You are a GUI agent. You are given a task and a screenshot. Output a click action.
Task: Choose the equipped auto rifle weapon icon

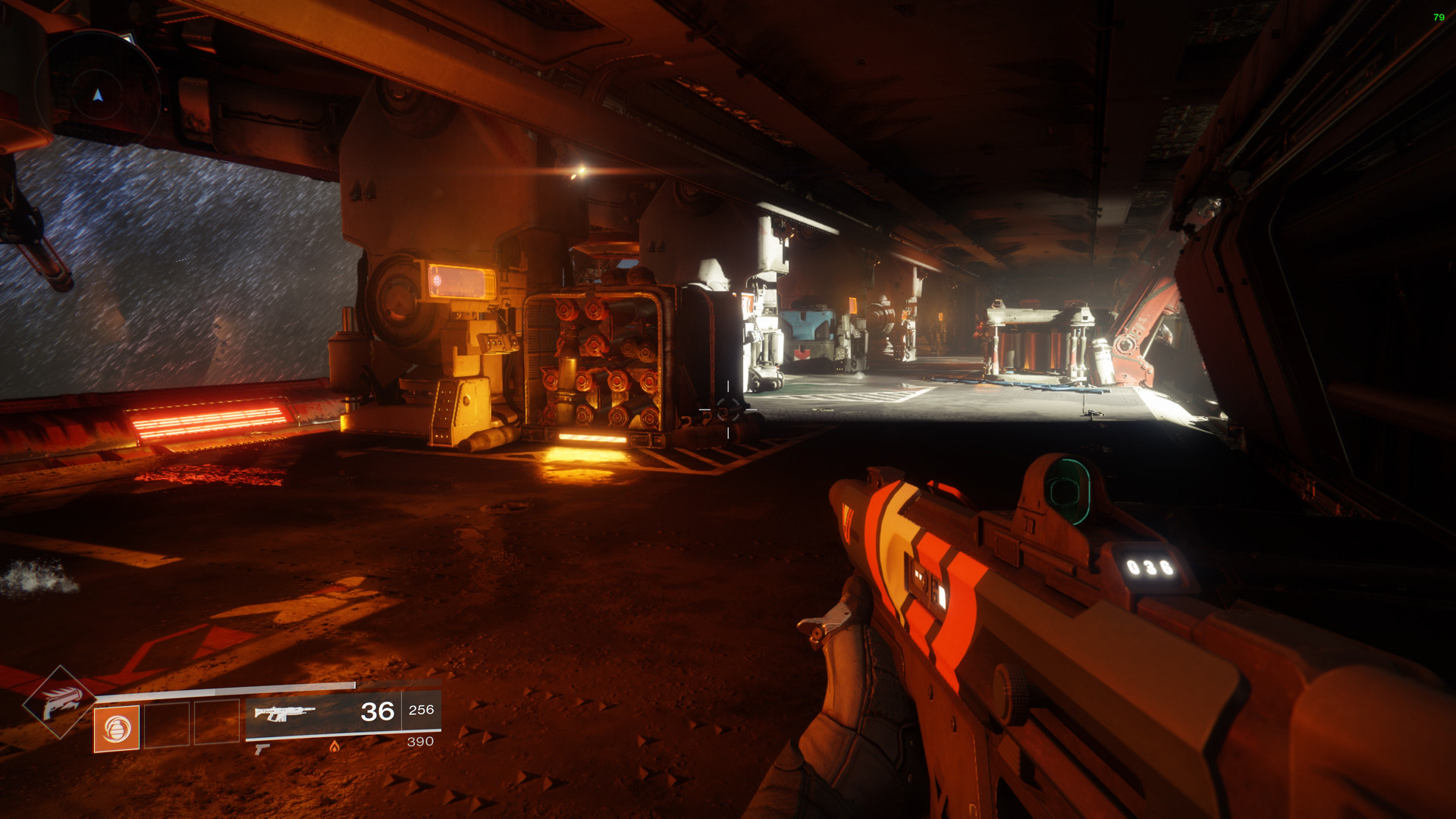pos(284,713)
